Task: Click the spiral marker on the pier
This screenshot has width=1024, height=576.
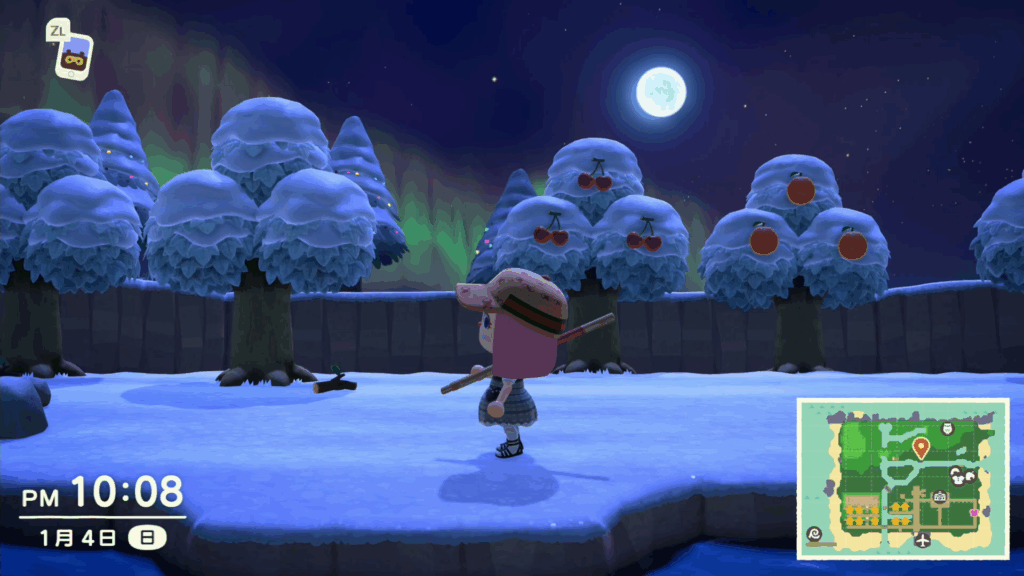Action: pos(814,534)
